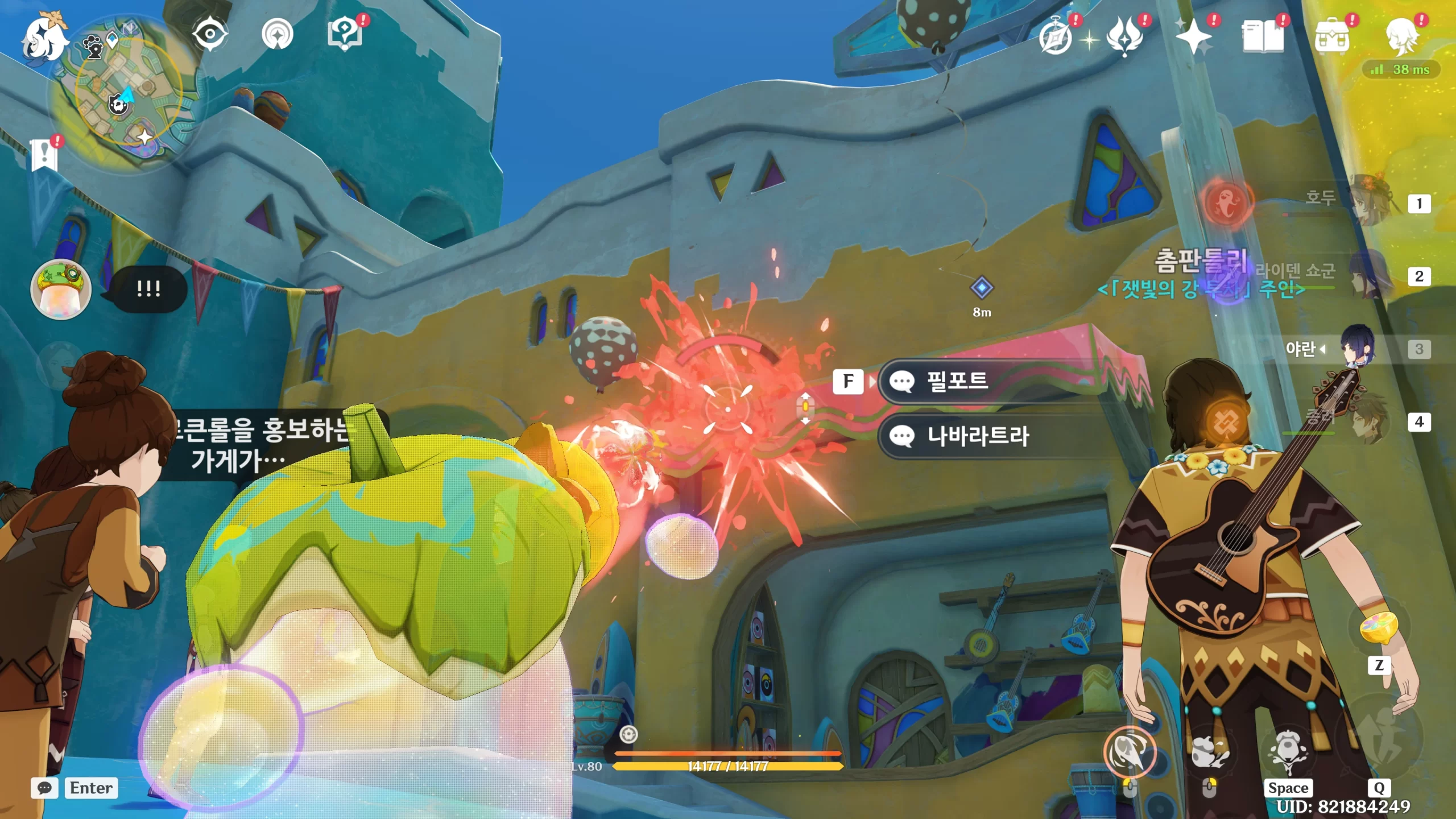Activate the circled elemental skill icon
Image resolution: width=1456 pixels, height=819 pixels.
pos(1130,752)
